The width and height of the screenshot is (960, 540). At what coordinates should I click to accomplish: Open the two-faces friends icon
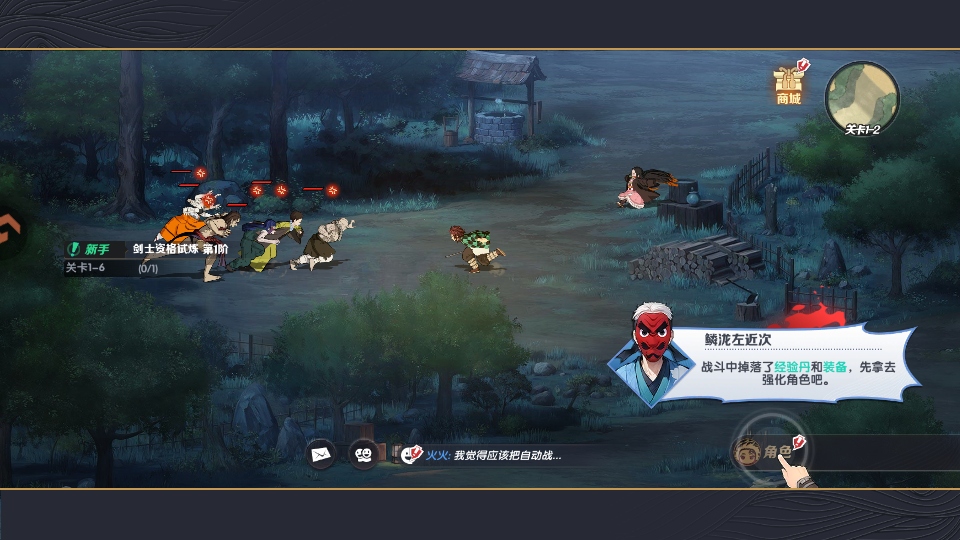coord(364,454)
